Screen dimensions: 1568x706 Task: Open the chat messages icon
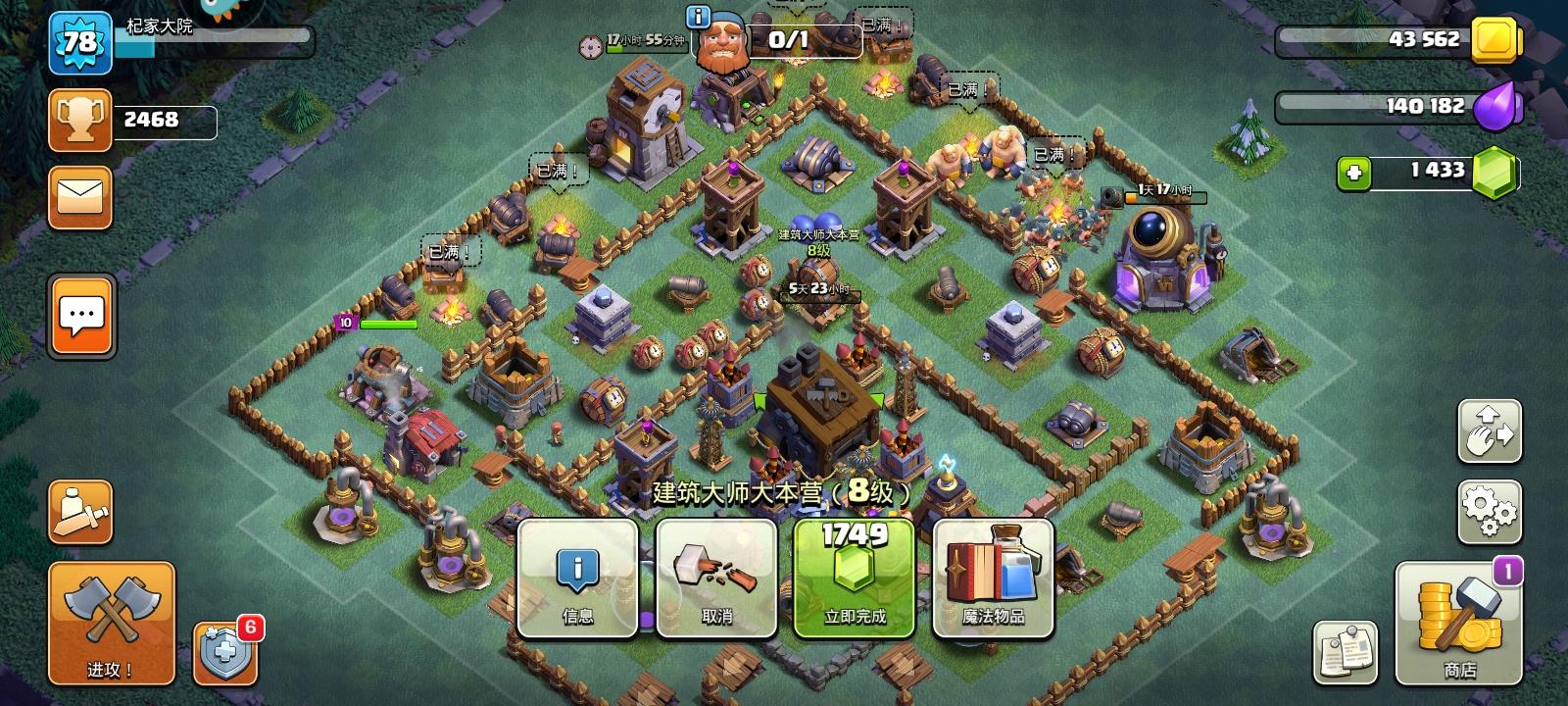79,315
